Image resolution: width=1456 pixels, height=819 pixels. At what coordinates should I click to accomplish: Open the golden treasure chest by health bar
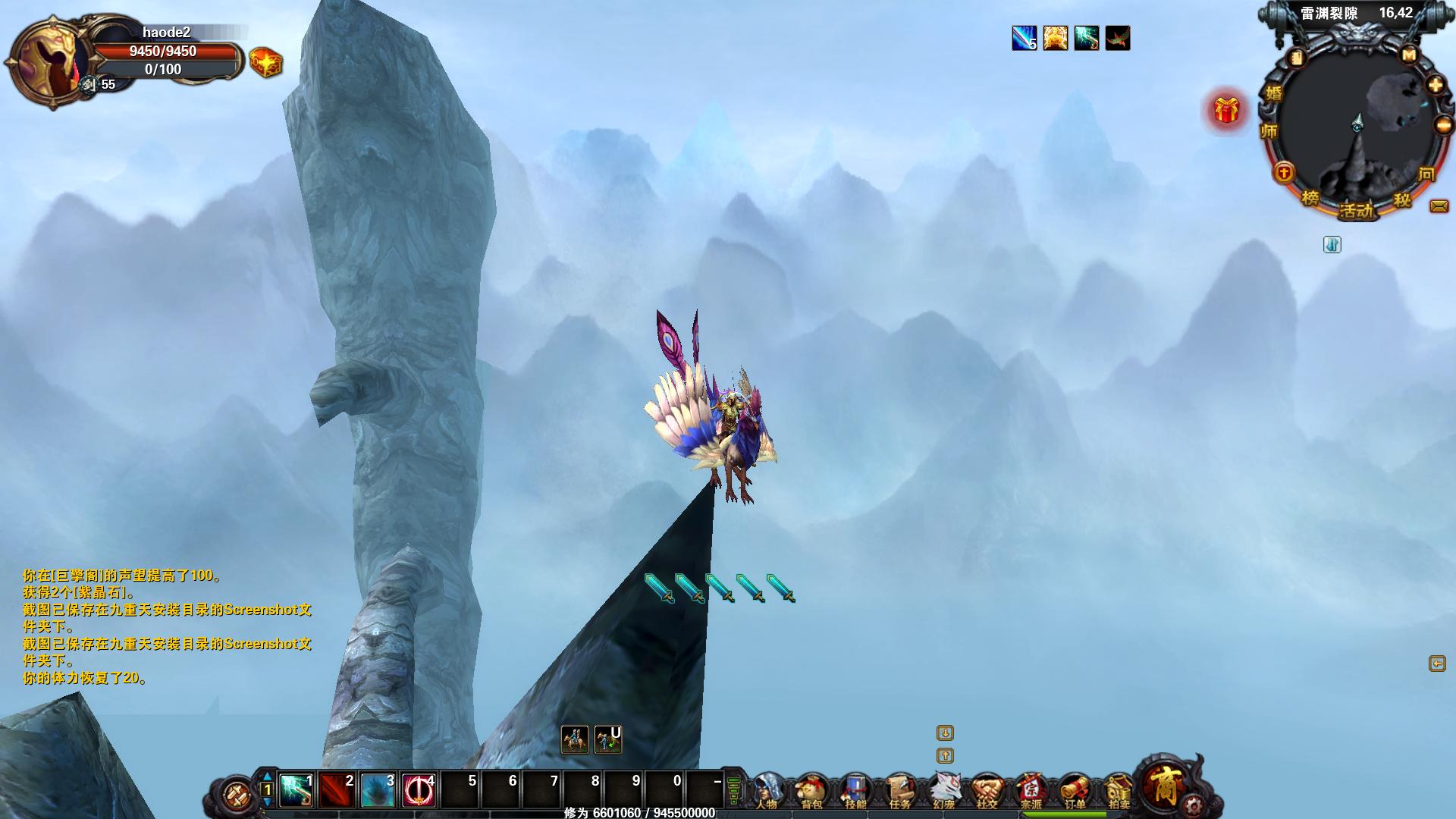(265, 62)
